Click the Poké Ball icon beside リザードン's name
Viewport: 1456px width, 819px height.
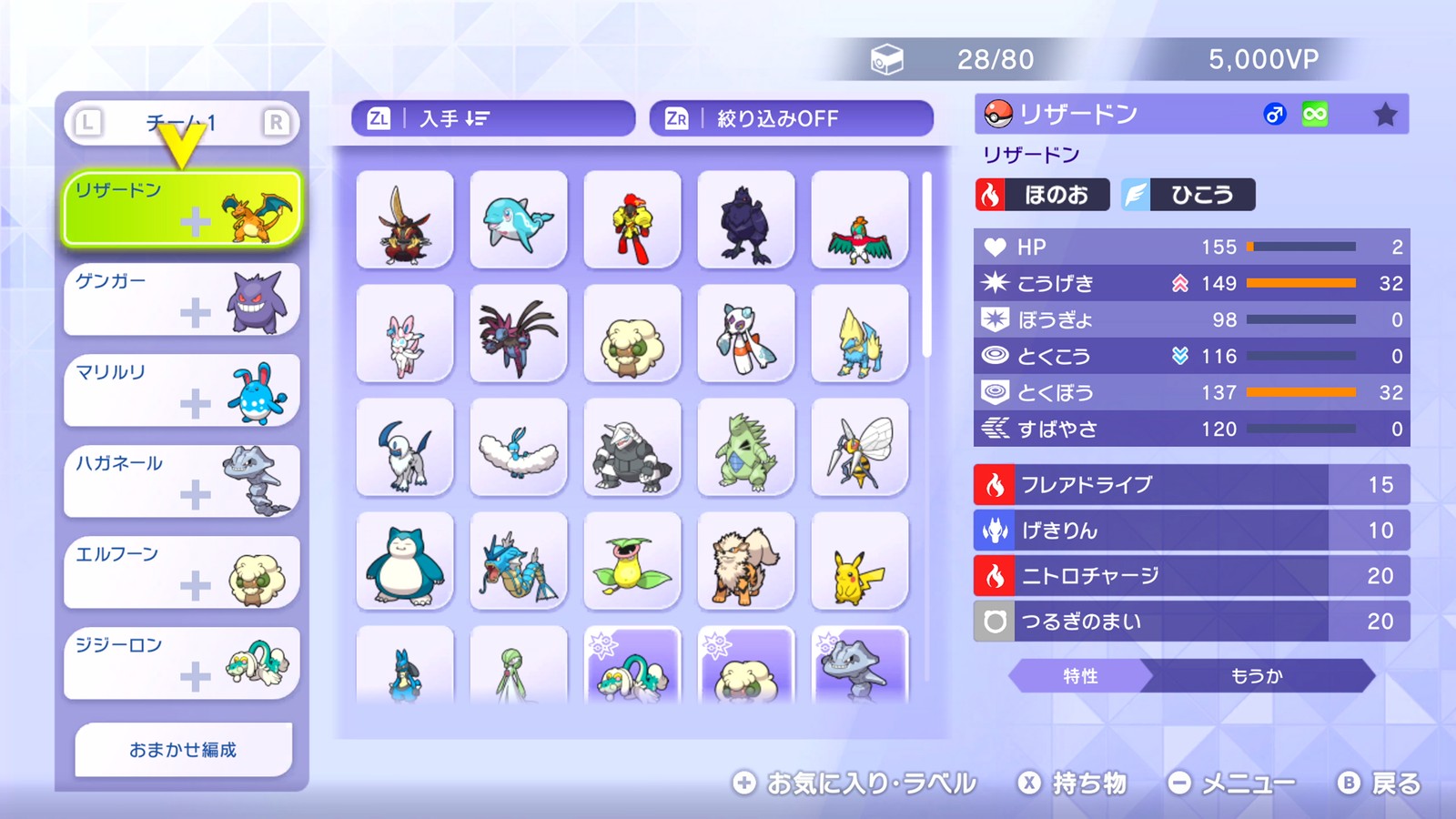[999, 113]
